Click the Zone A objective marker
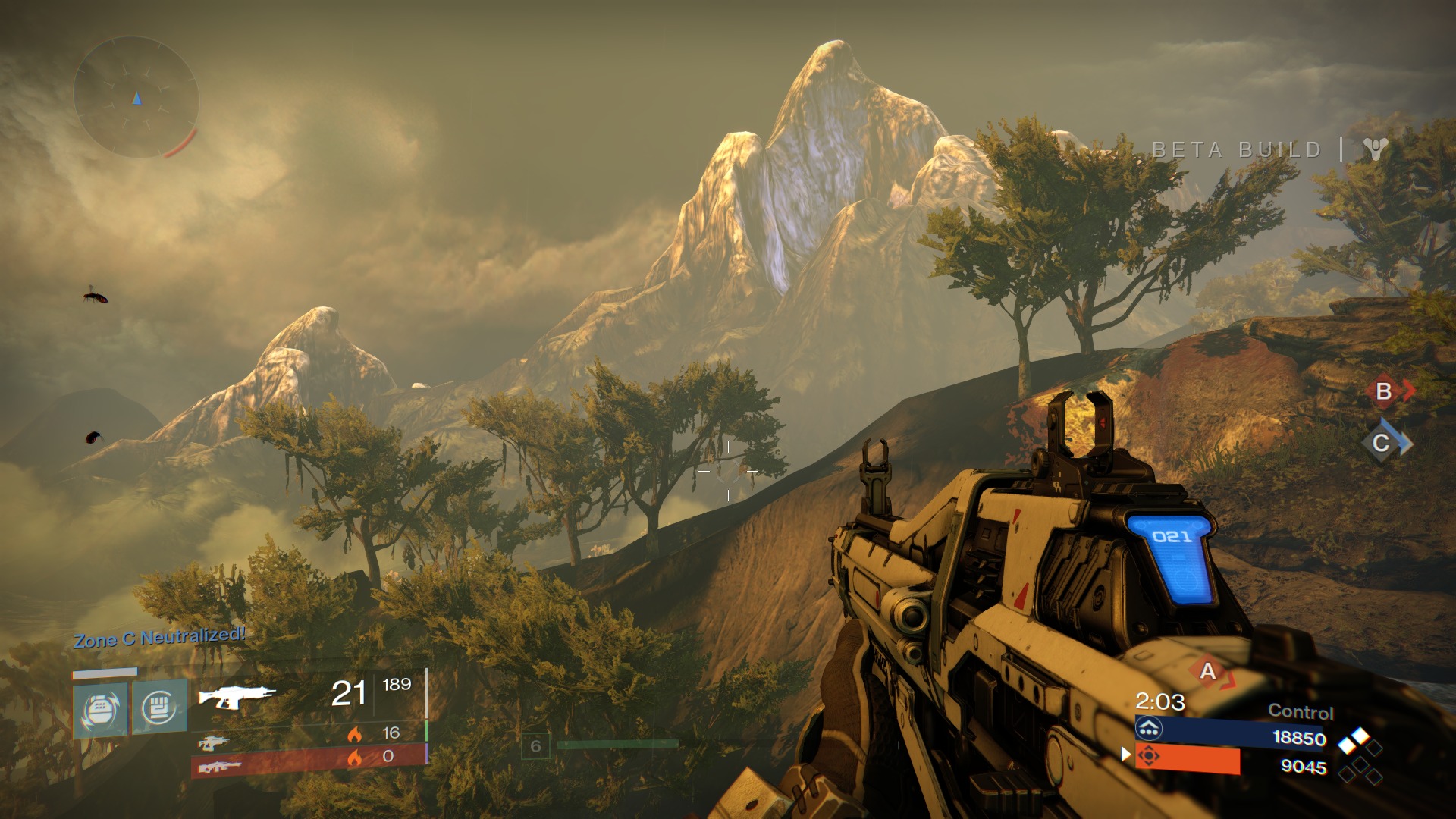This screenshot has width=1456, height=819. coord(1208,671)
